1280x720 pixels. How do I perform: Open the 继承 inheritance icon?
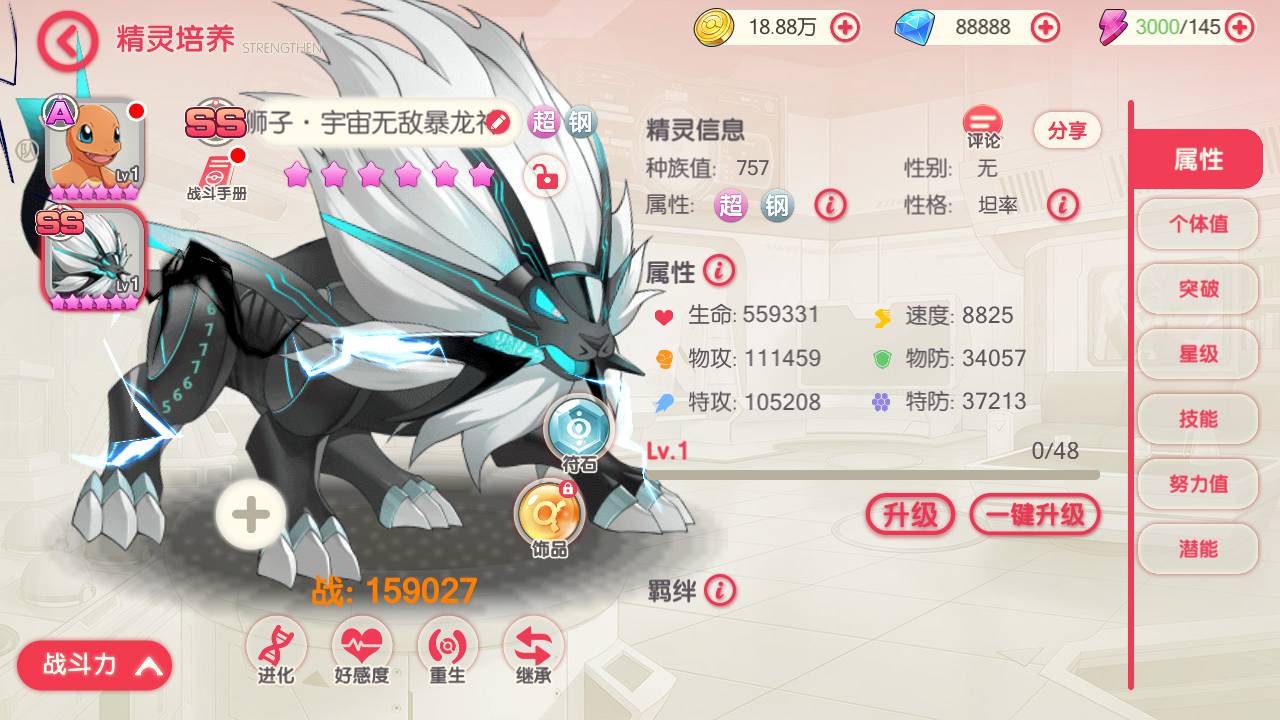pyautogui.click(x=533, y=644)
